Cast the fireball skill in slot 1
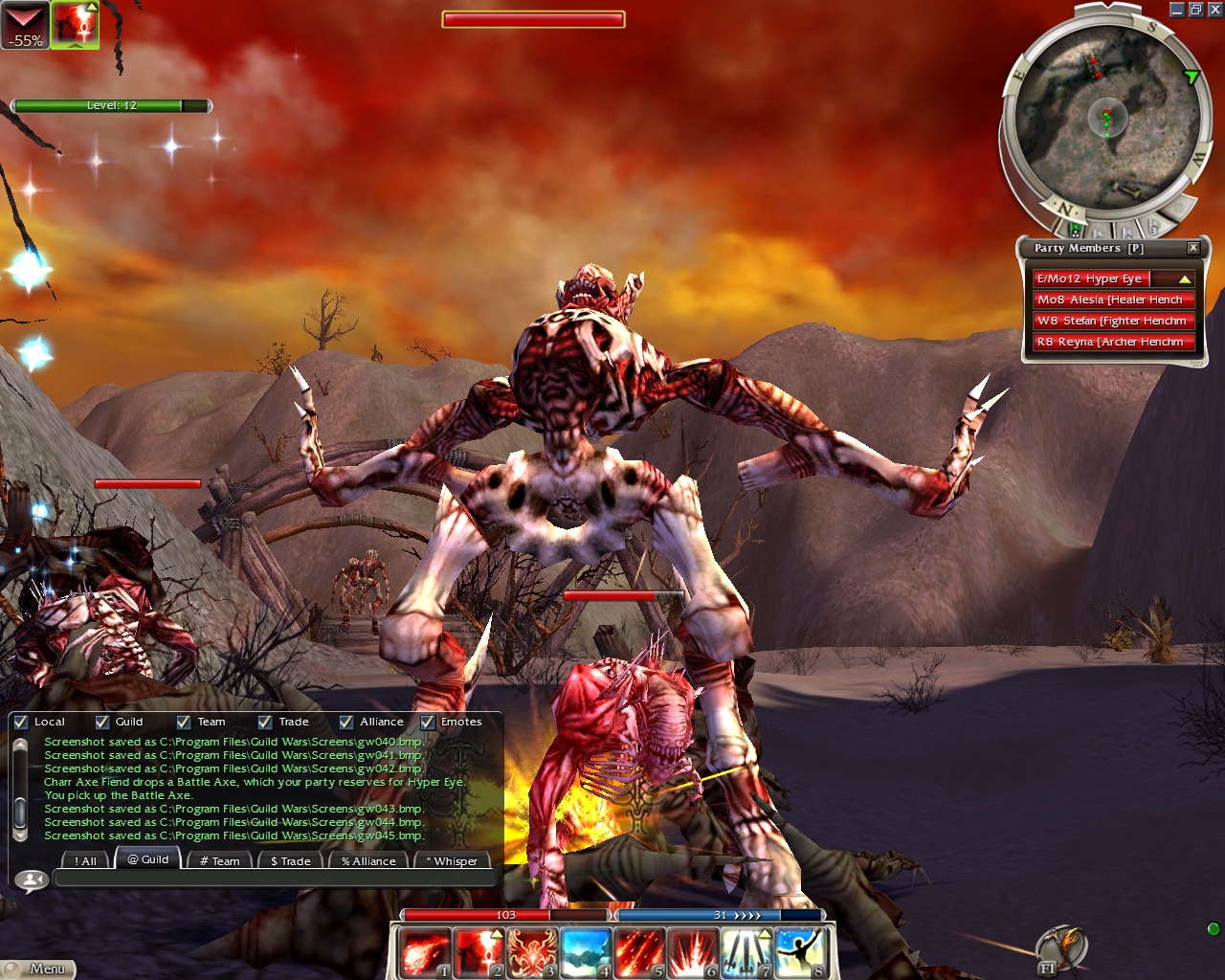The image size is (1225, 980). pyautogui.click(x=424, y=952)
